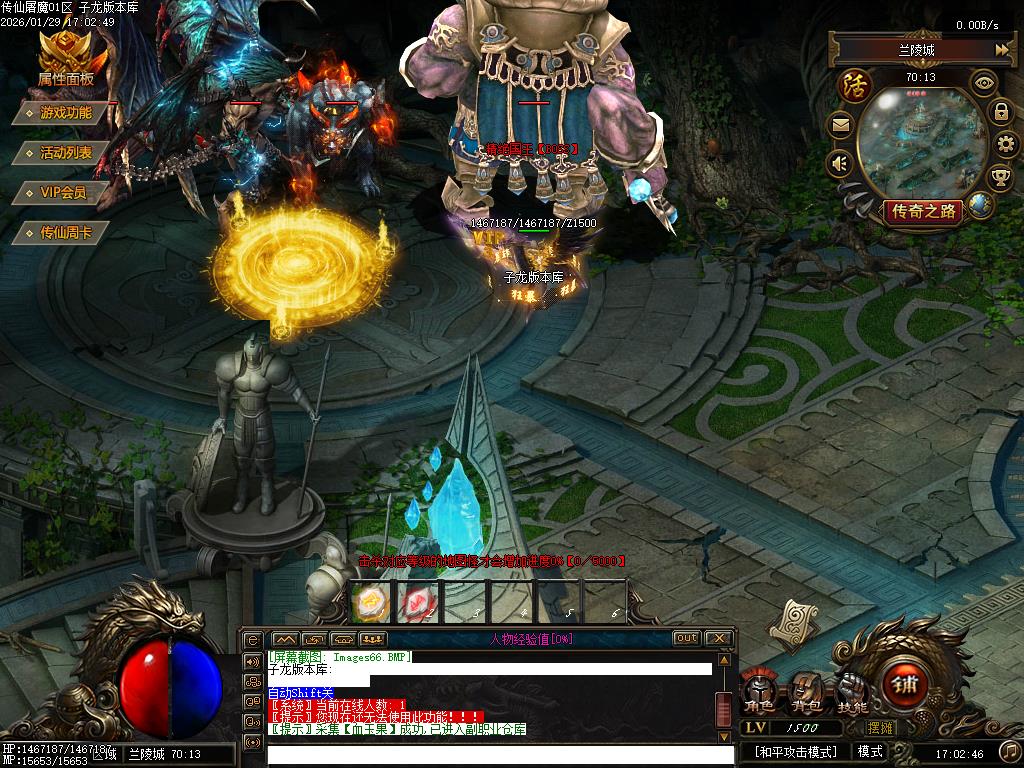
Task: Toggle the sound speaker icon beside the minimap
Action: click(840, 163)
